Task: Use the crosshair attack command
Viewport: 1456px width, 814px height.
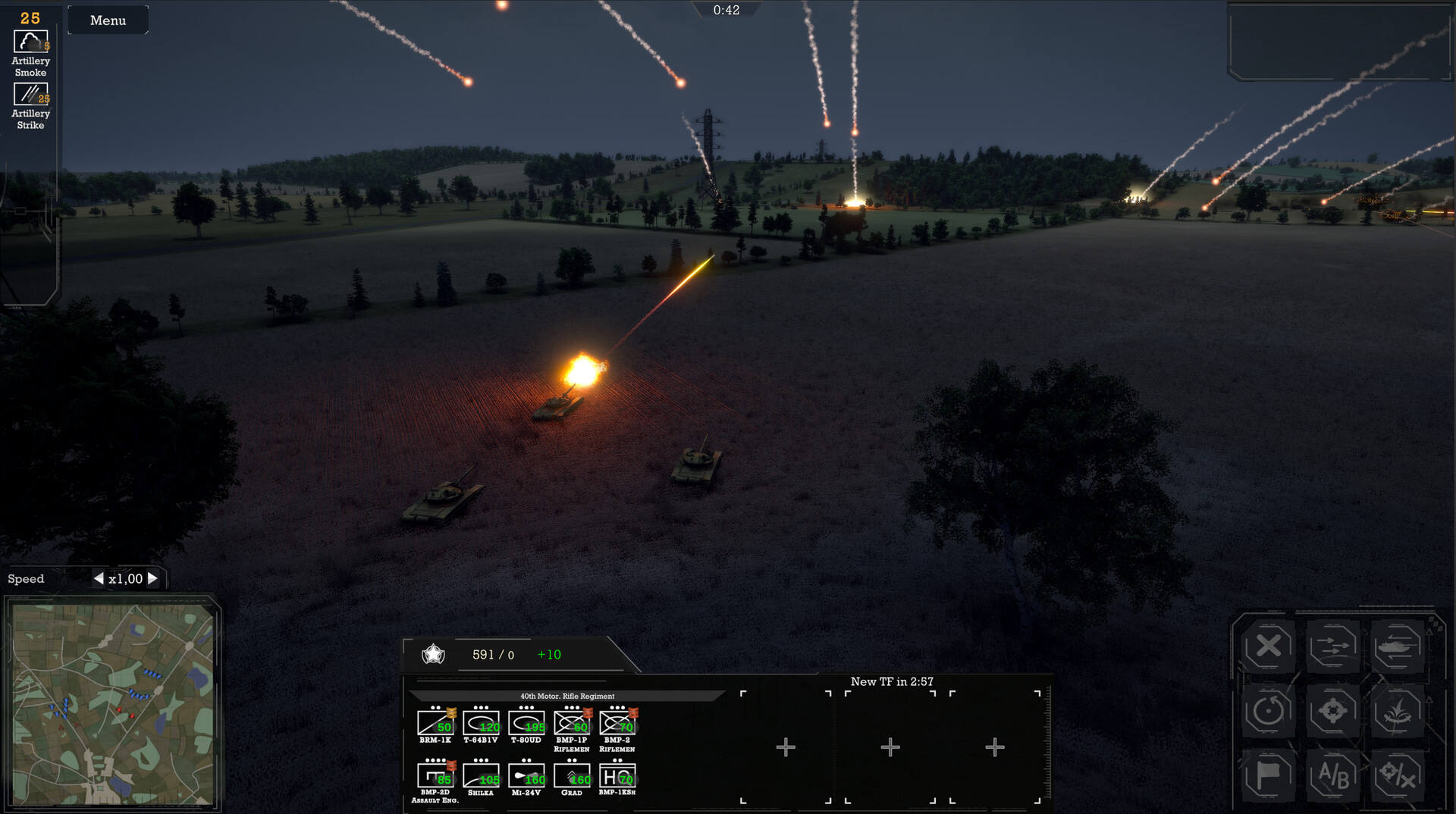Action: tap(1332, 711)
